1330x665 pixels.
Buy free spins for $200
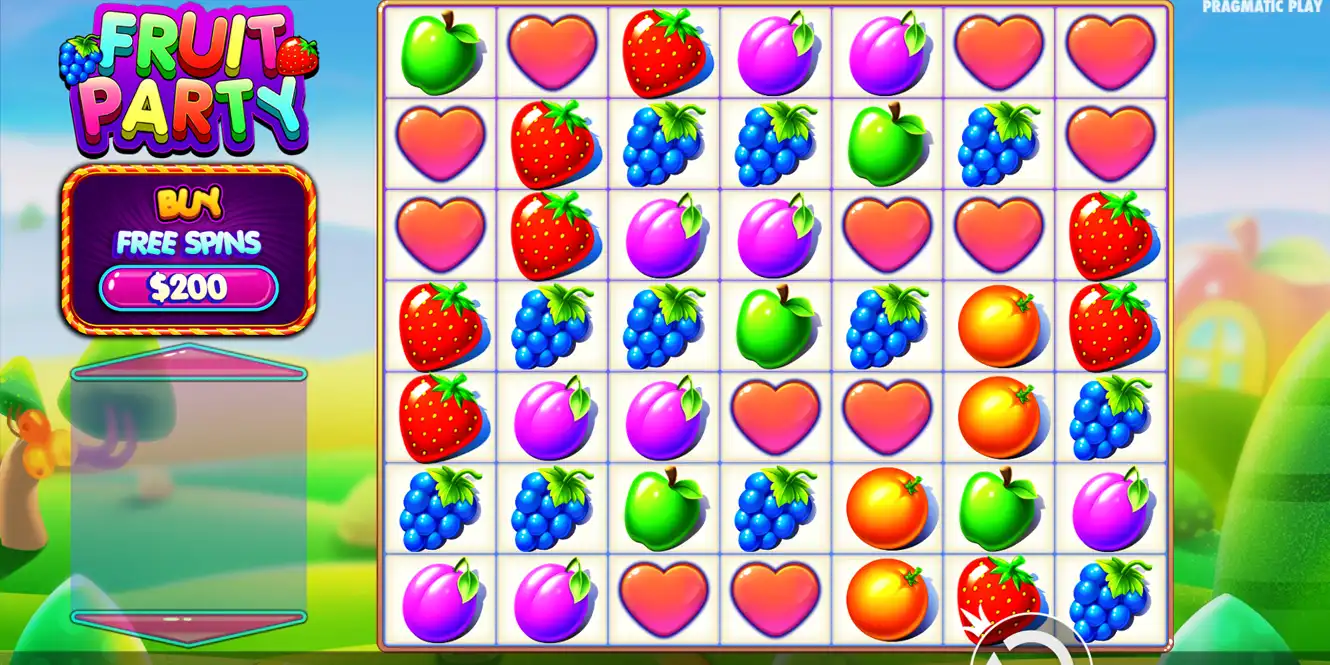pyautogui.click(x=188, y=288)
